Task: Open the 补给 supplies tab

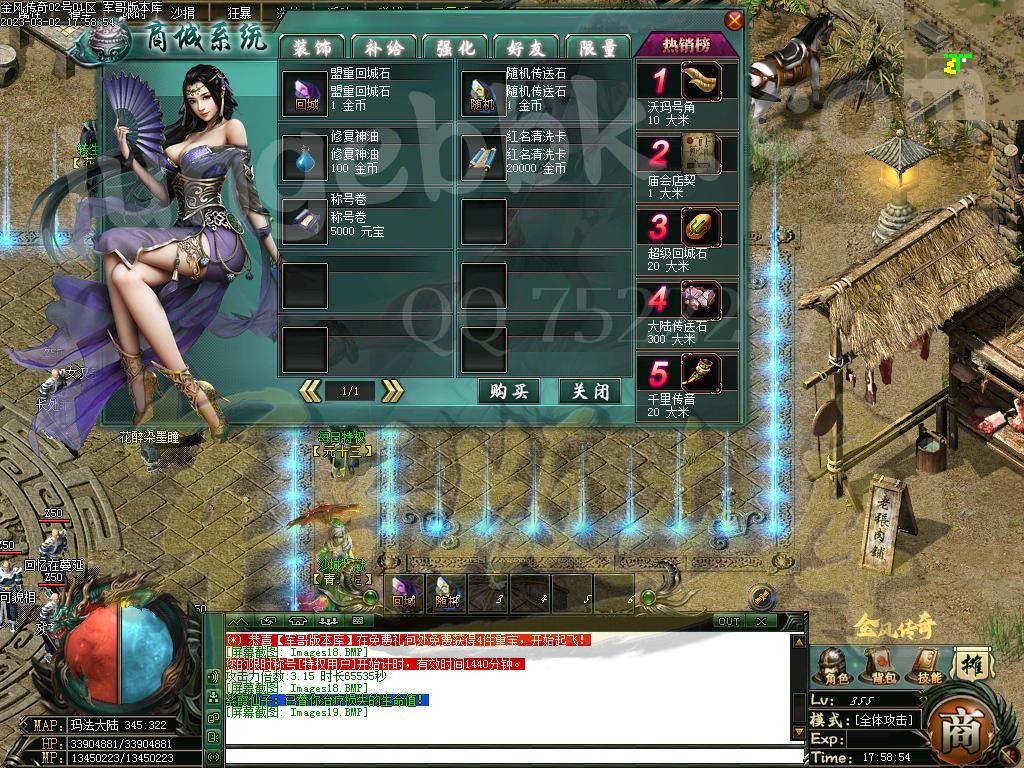Action: (x=384, y=47)
